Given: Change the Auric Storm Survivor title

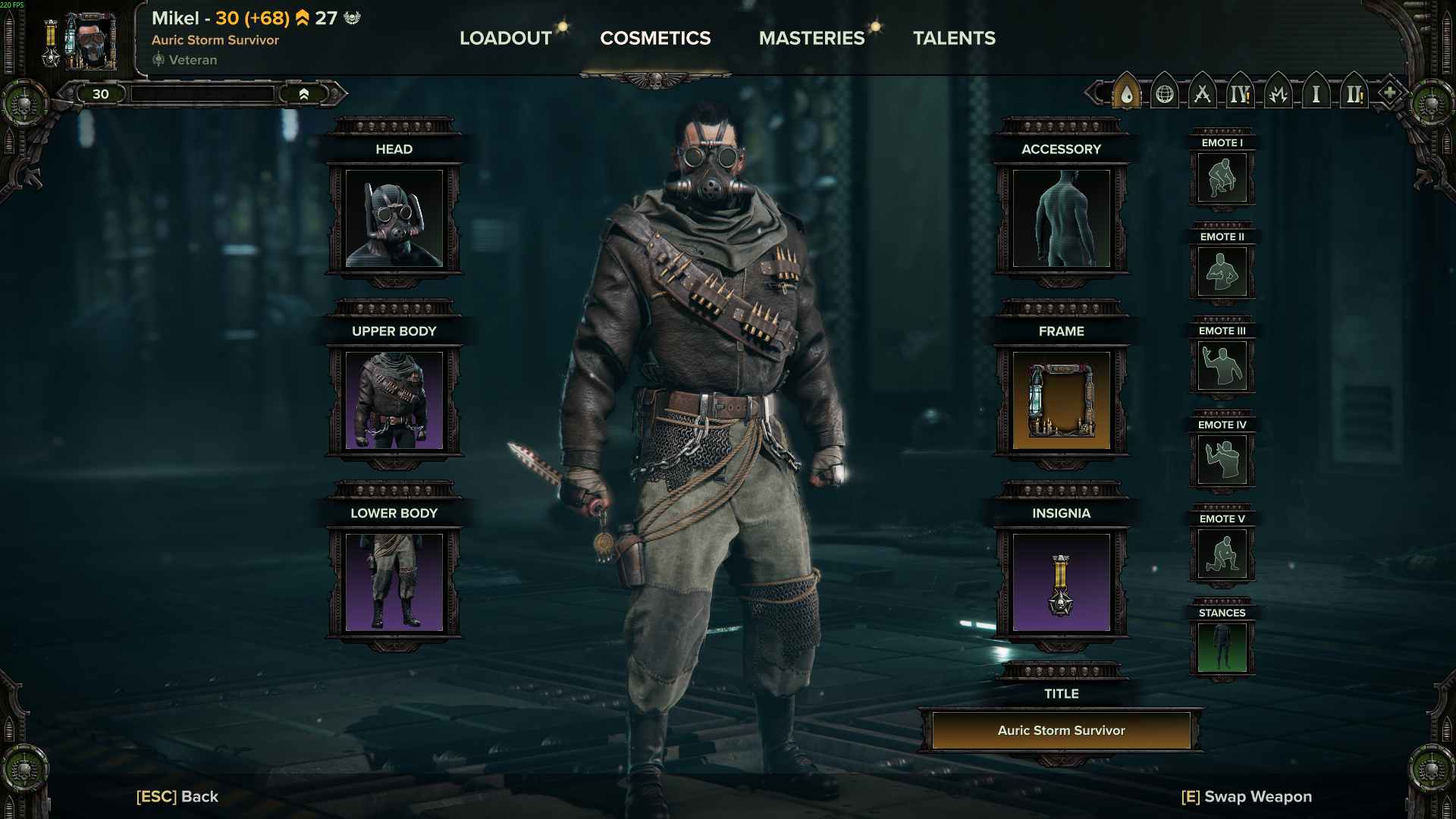Looking at the screenshot, I should click(x=1061, y=730).
